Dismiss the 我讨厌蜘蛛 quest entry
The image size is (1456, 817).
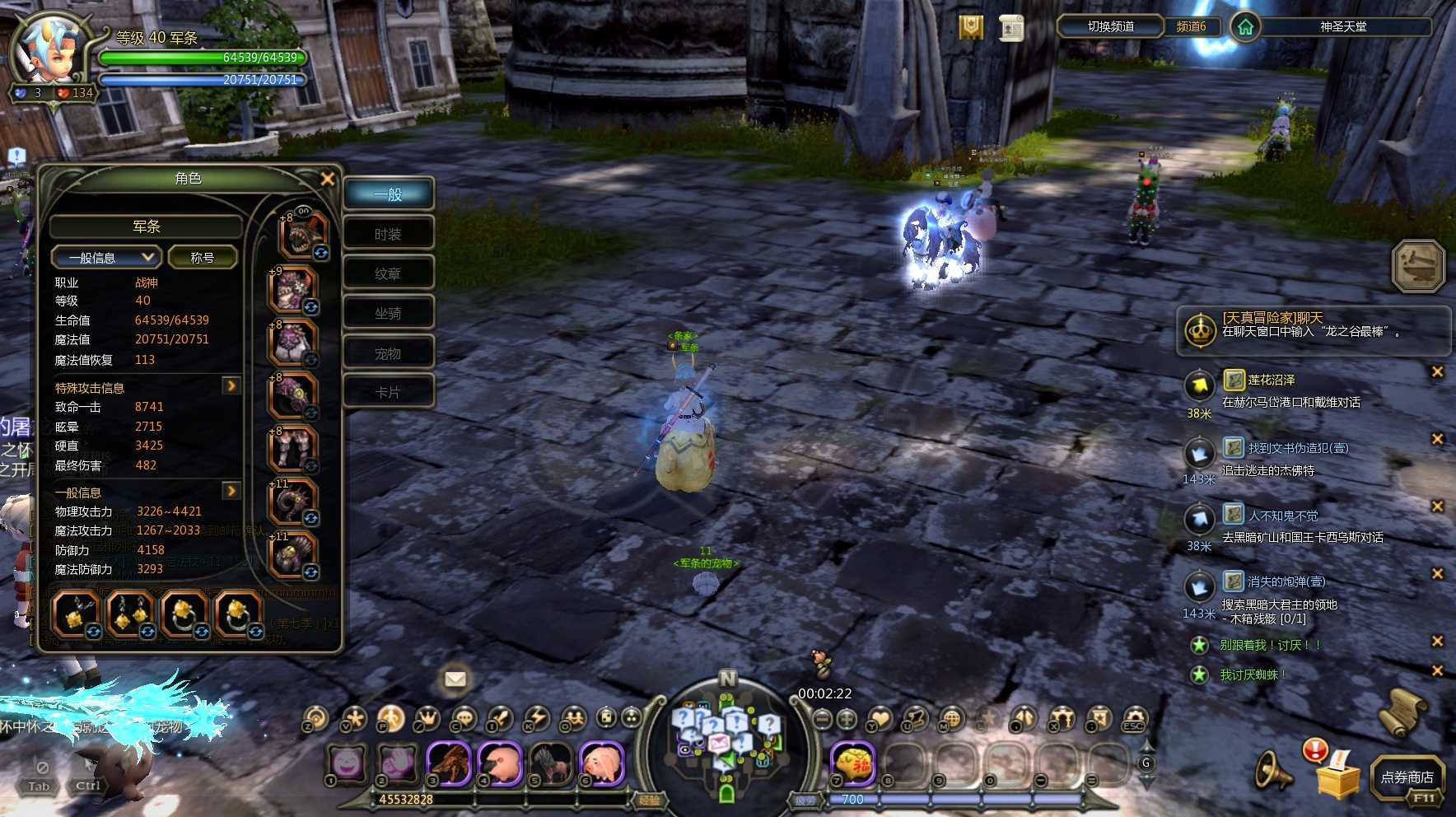tap(1437, 670)
